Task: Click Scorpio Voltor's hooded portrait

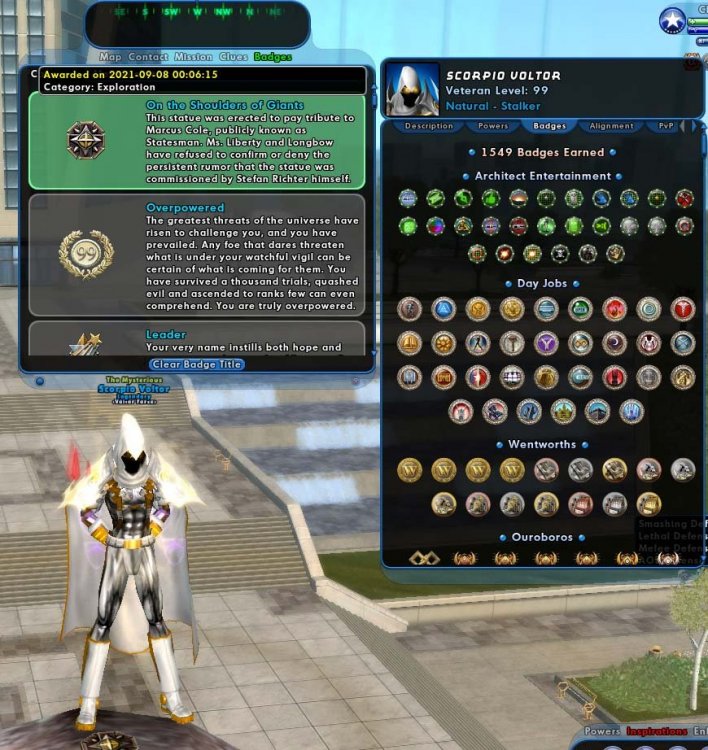Action: click(x=412, y=90)
